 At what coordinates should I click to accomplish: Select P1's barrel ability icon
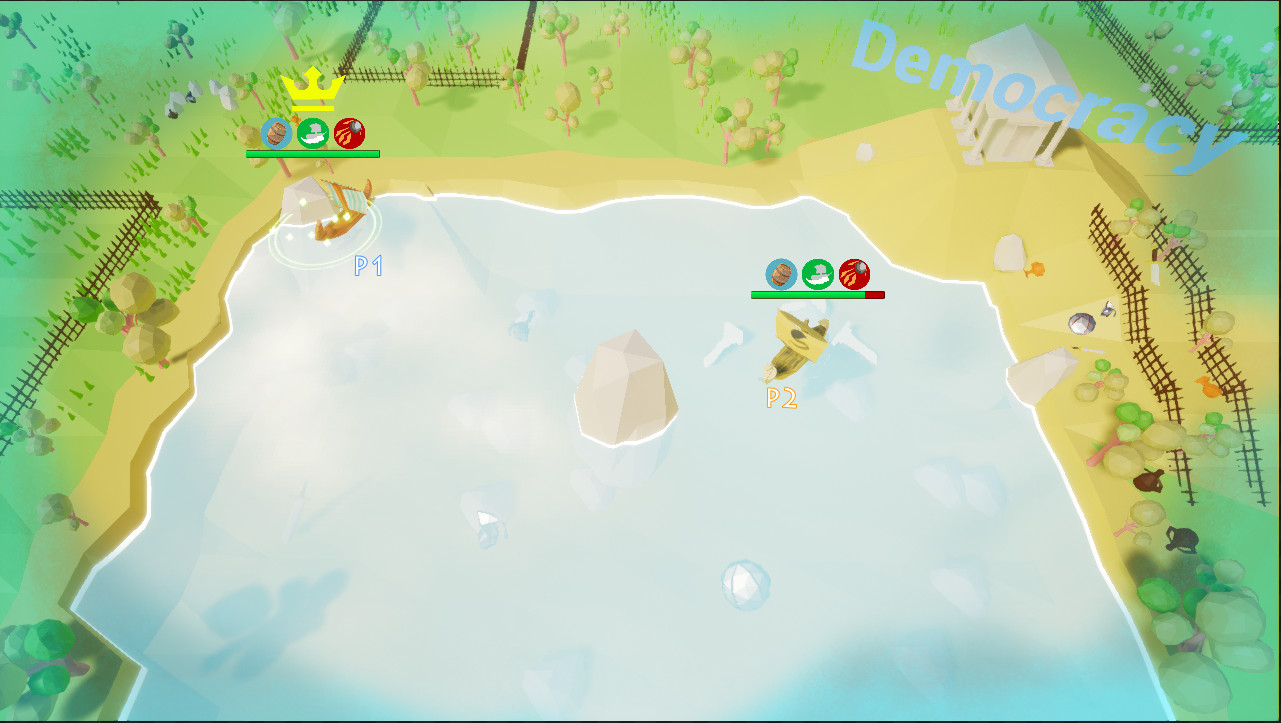click(x=277, y=133)
